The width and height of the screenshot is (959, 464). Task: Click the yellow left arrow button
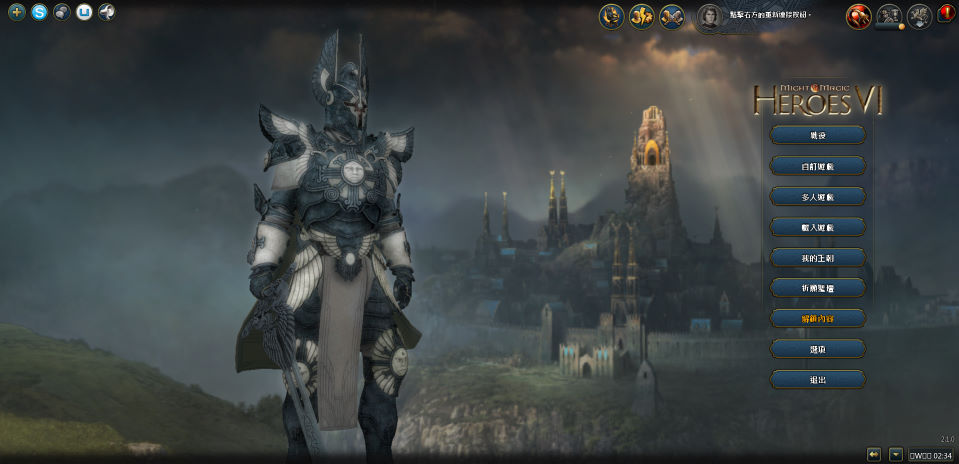click(x=874, y=454)
